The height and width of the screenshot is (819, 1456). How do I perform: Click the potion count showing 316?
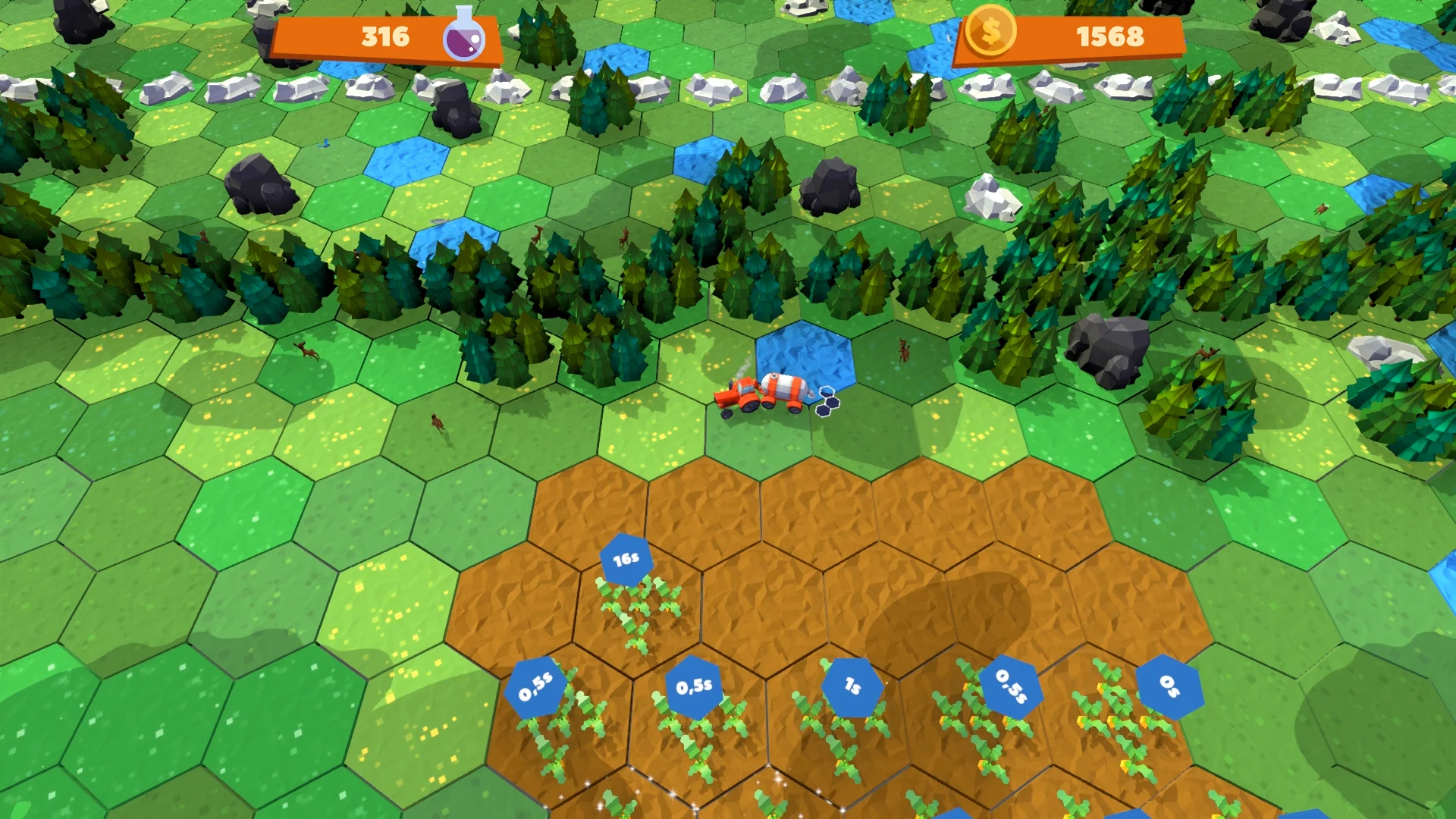click(386, 34)
